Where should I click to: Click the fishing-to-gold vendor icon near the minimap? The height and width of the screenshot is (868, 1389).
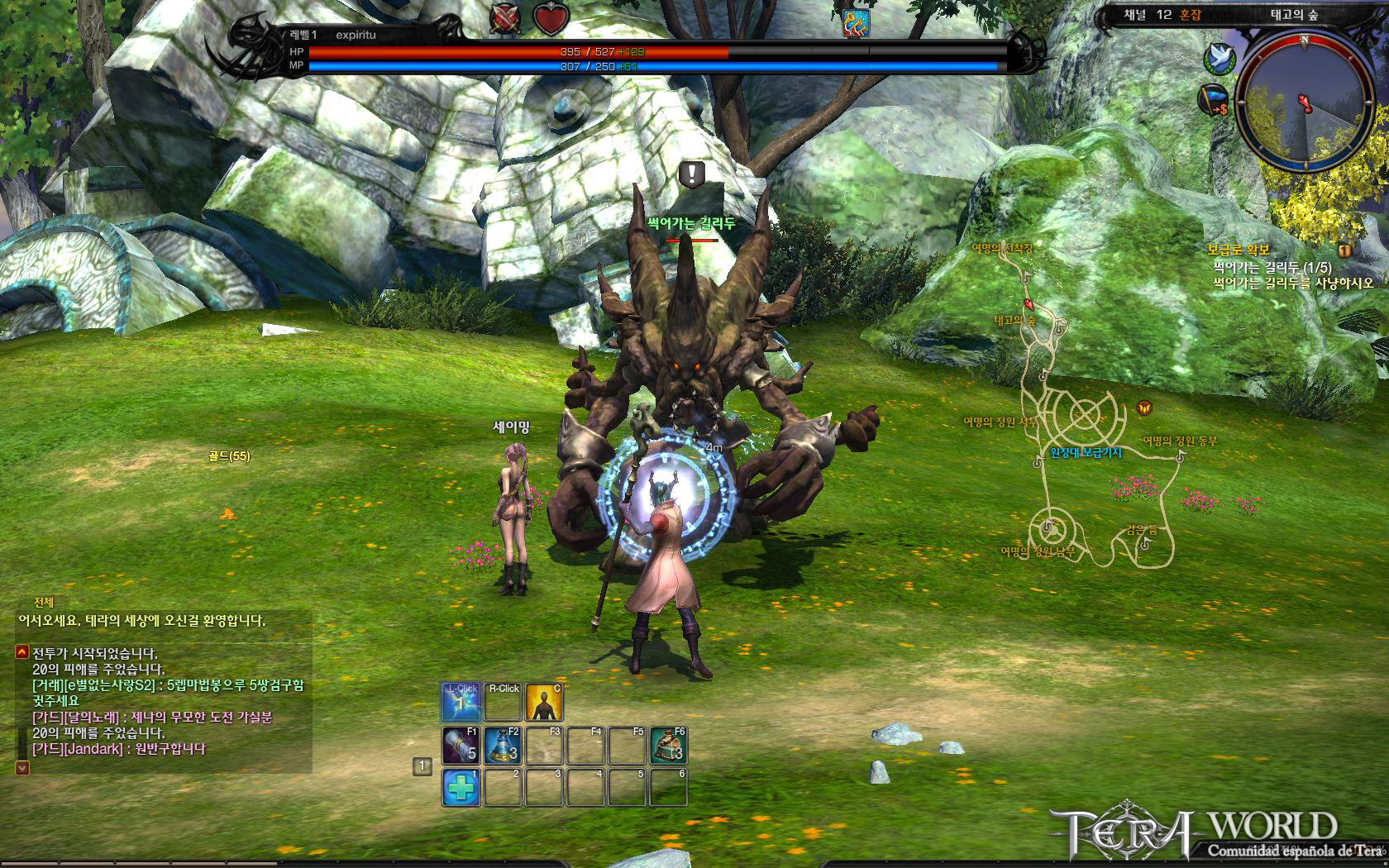1212,101
